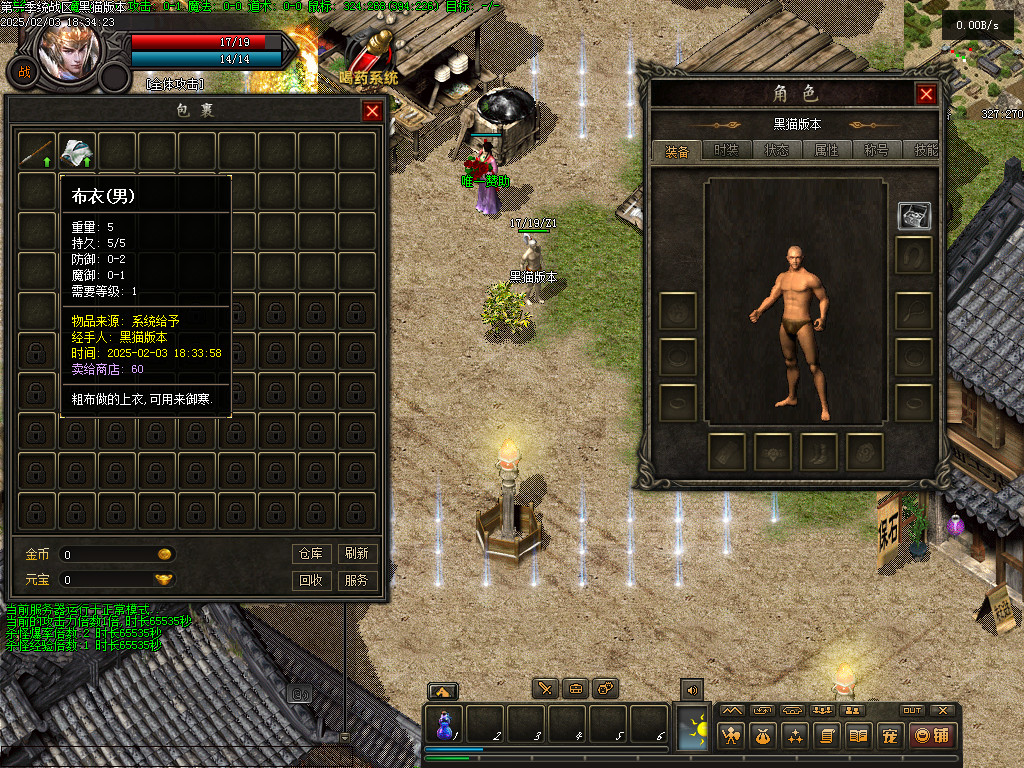
Task: Close the 角色 character window
Action: pyautogui.click(x=926, y=94)
